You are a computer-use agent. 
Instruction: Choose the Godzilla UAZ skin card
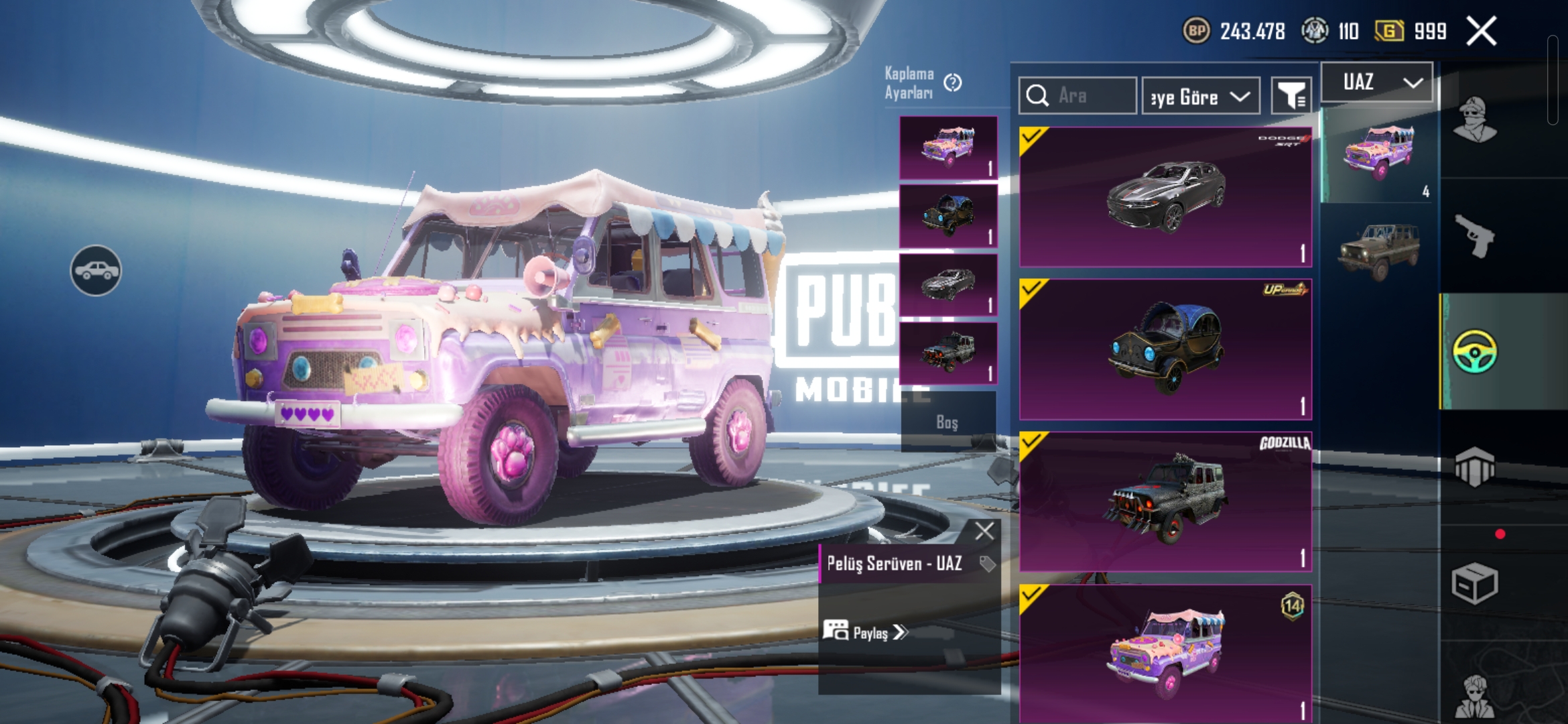click(1165, 501)
